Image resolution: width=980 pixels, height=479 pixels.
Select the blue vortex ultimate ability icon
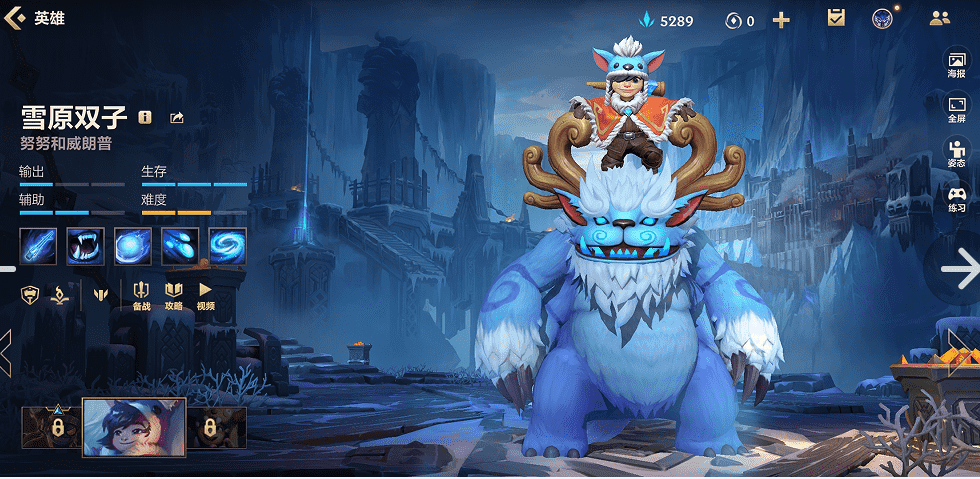pyautogui.click(x=227, y=246)
